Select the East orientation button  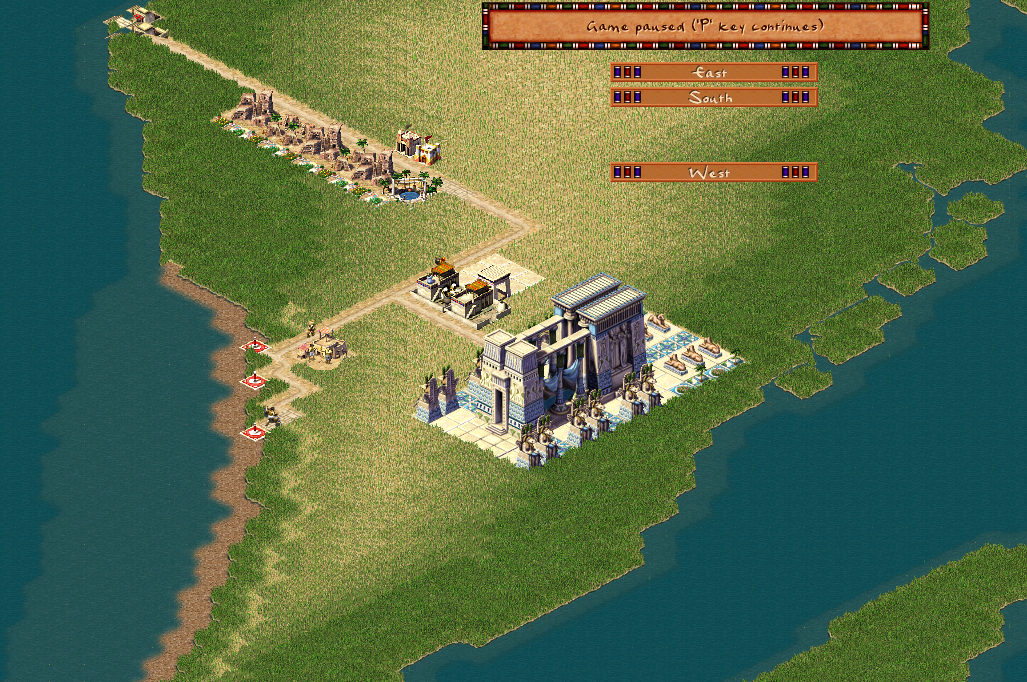point(713,72)
